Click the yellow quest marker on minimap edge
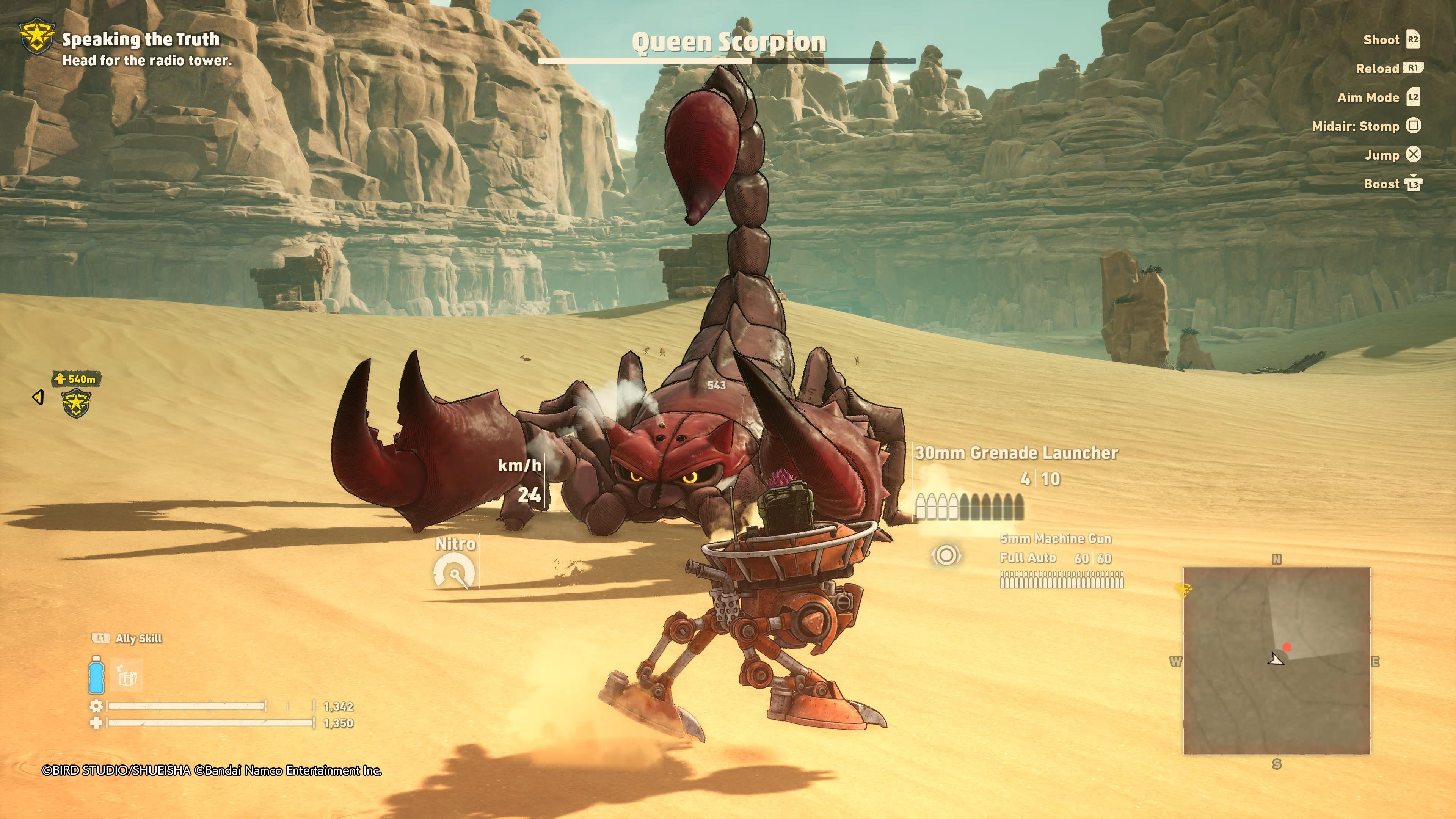 1183,590
